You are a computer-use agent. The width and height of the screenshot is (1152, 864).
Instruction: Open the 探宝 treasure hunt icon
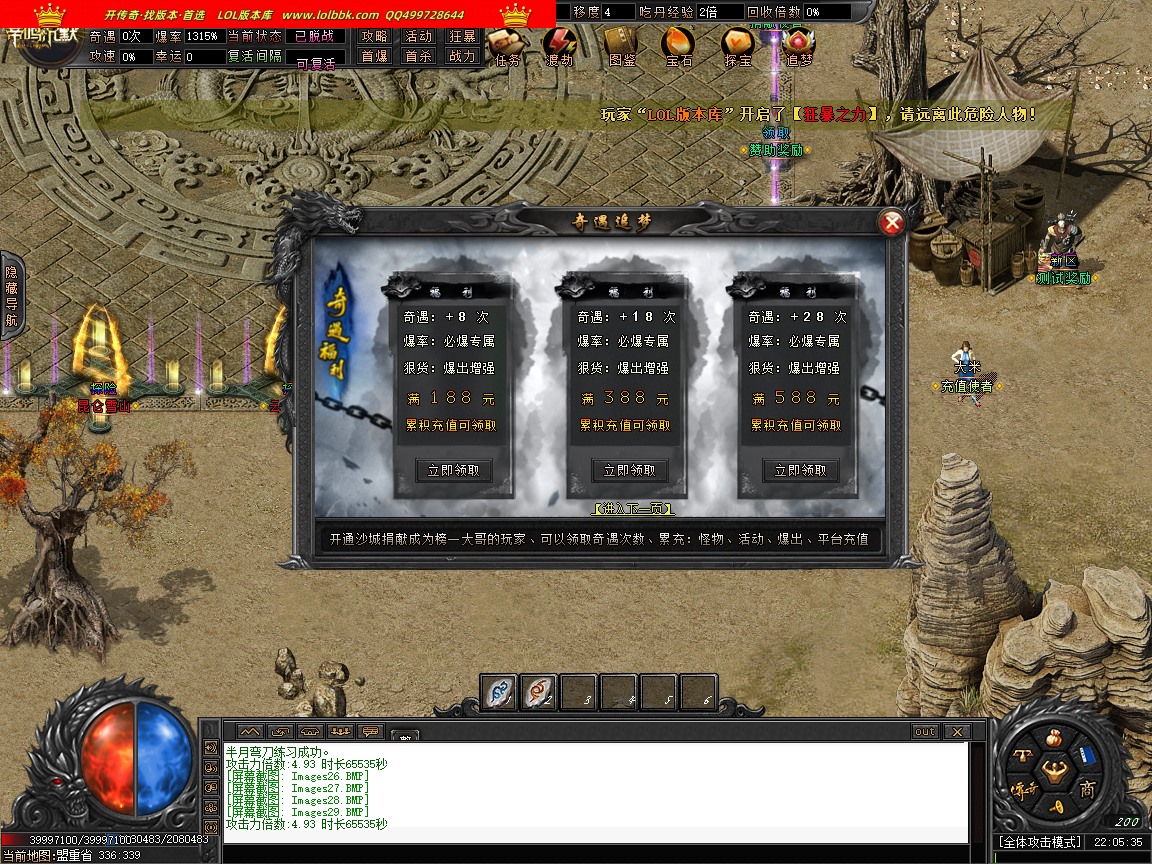coord(738,45)
